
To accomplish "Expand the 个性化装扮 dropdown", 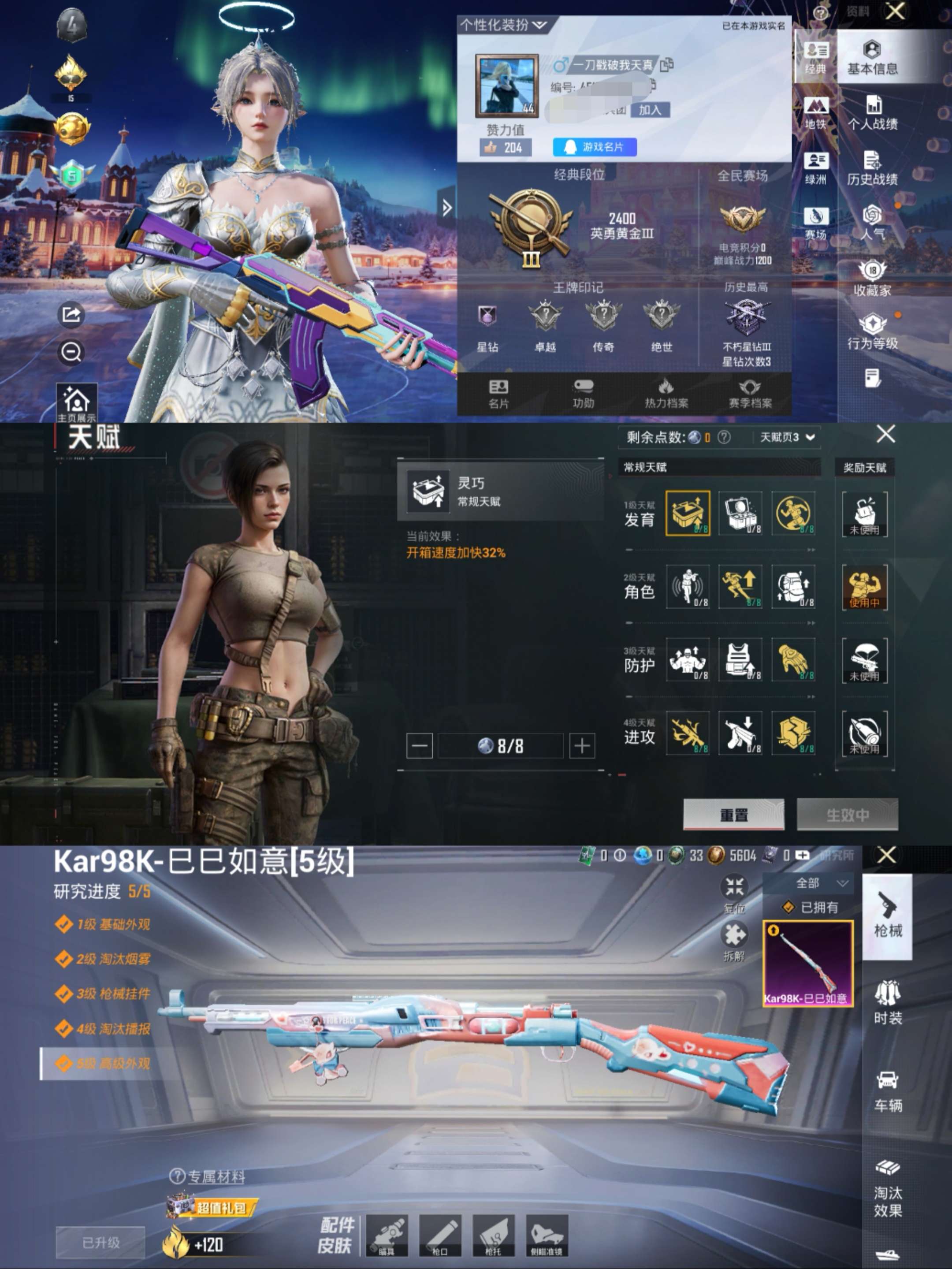I will click(x=502, y=24).
